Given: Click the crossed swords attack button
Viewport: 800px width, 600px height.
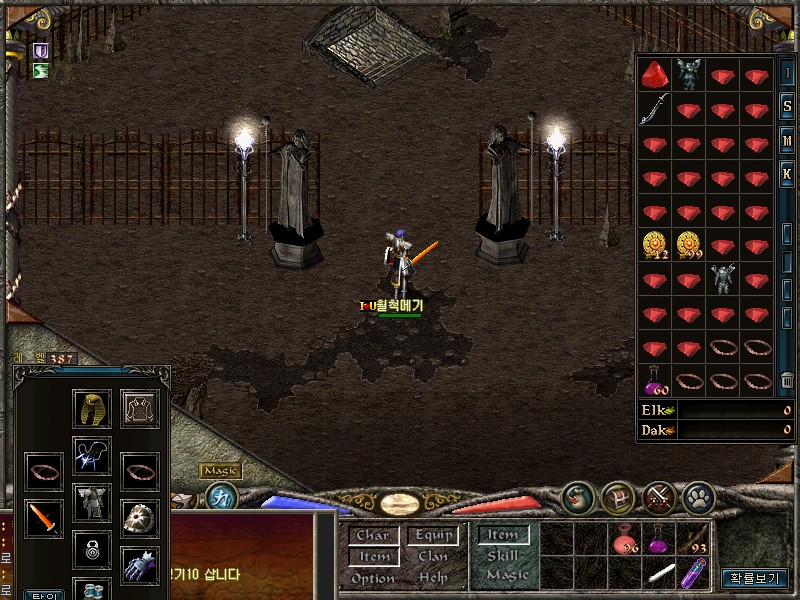Looking at the screenshot, I should tap(658, 496).
